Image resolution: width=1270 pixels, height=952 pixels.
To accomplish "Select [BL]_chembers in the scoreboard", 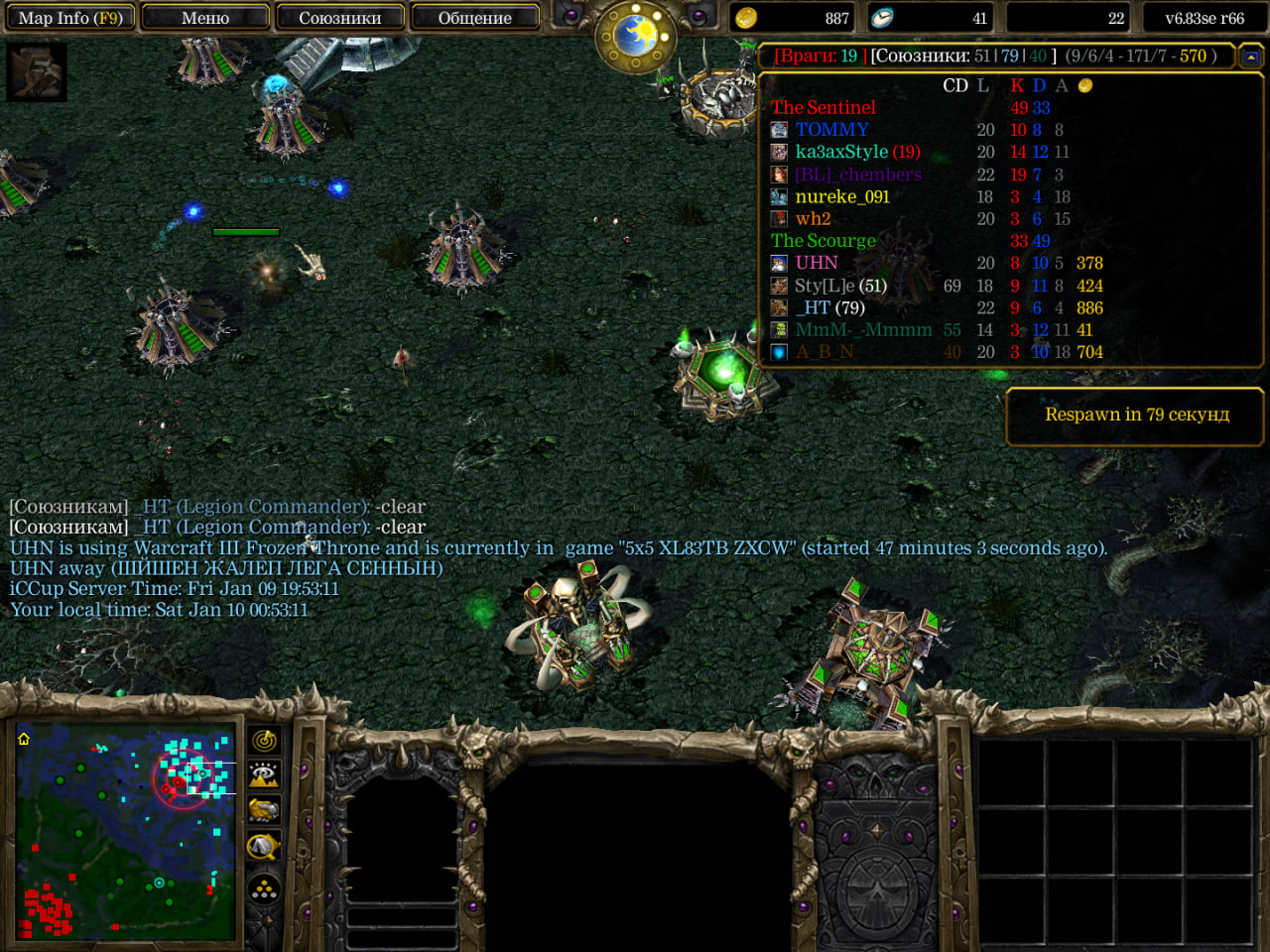I will click(x=857, y=175).
